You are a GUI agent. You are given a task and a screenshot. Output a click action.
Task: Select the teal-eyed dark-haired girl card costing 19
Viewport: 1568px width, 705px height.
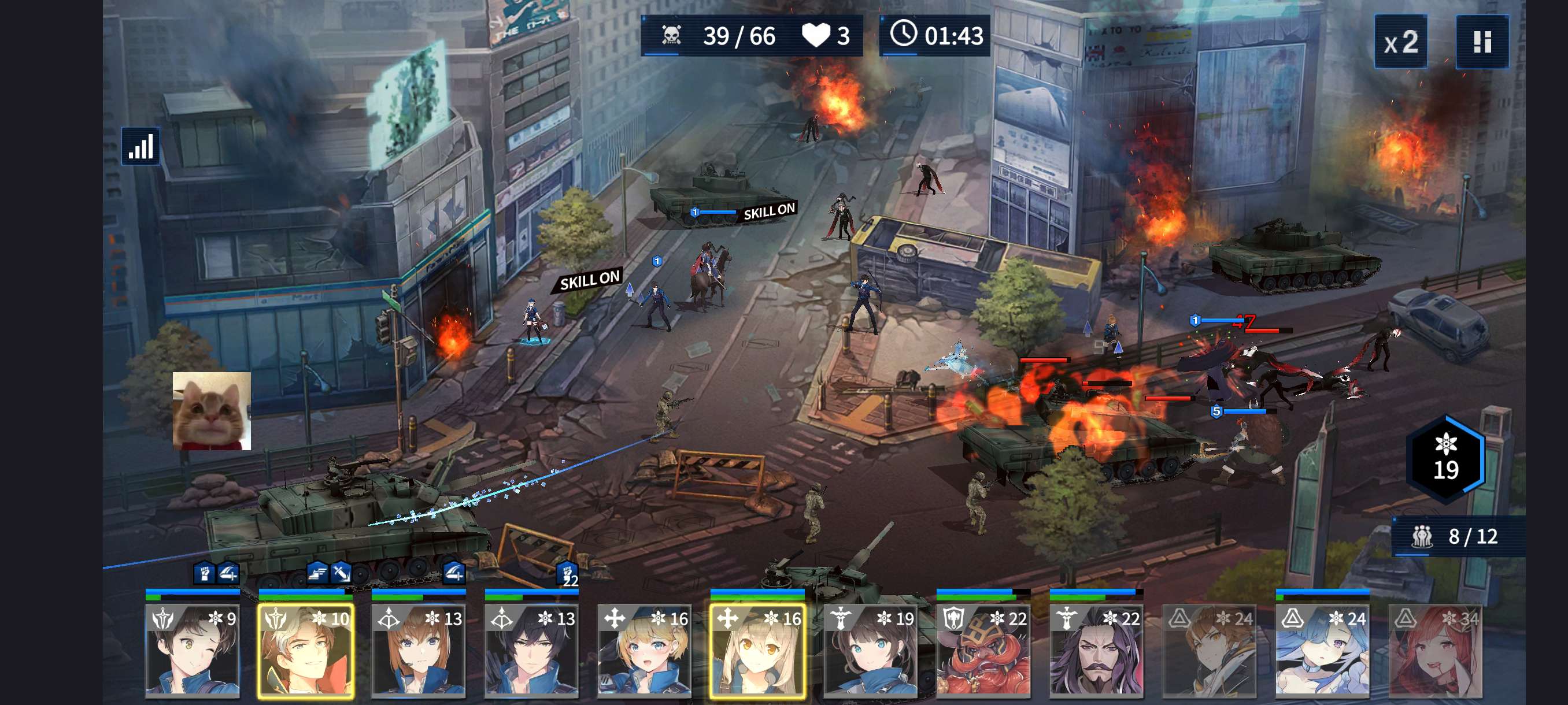(870, 650)
